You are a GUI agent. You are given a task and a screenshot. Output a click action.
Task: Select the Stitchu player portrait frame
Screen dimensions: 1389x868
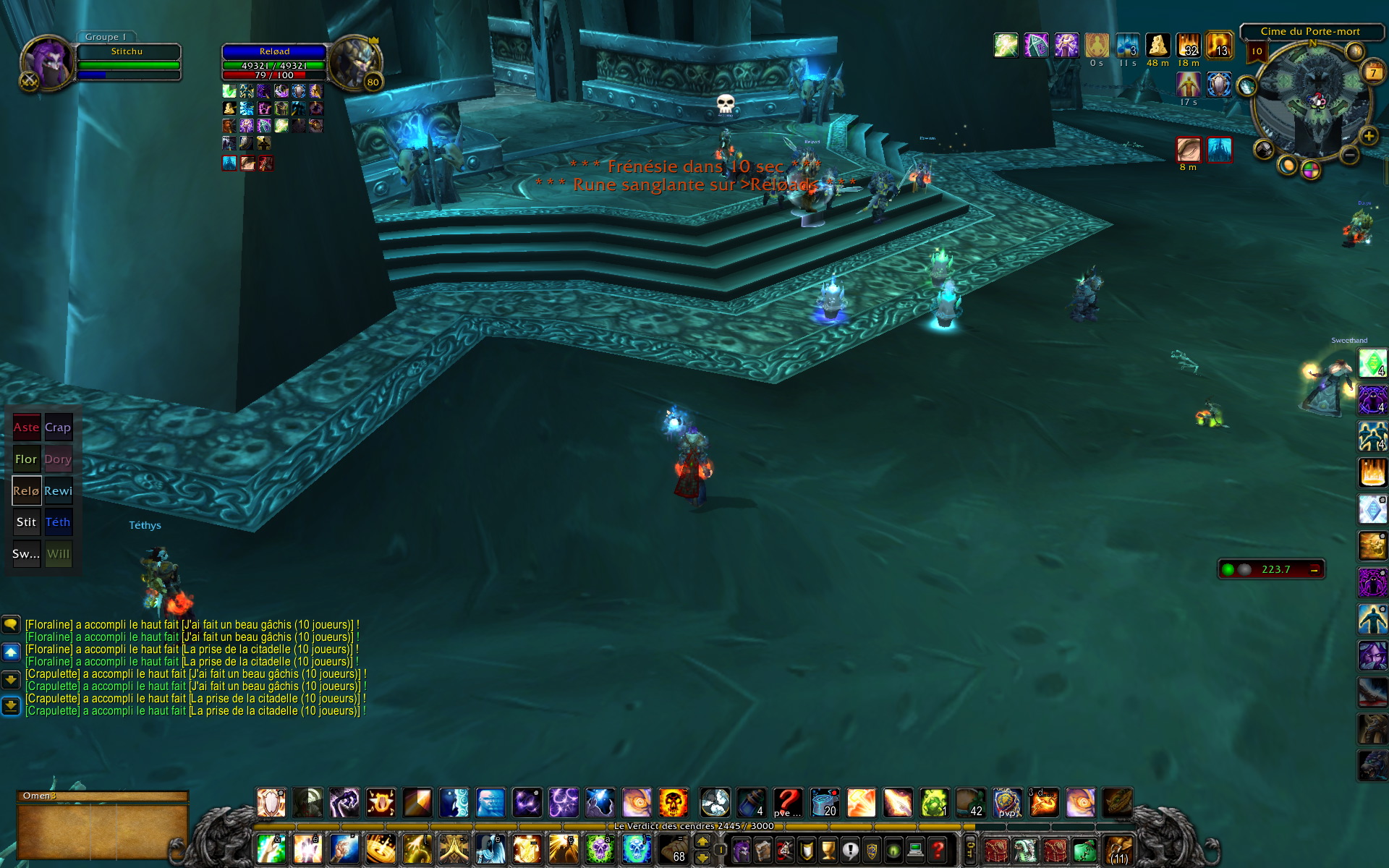click(x=48, y=63)
